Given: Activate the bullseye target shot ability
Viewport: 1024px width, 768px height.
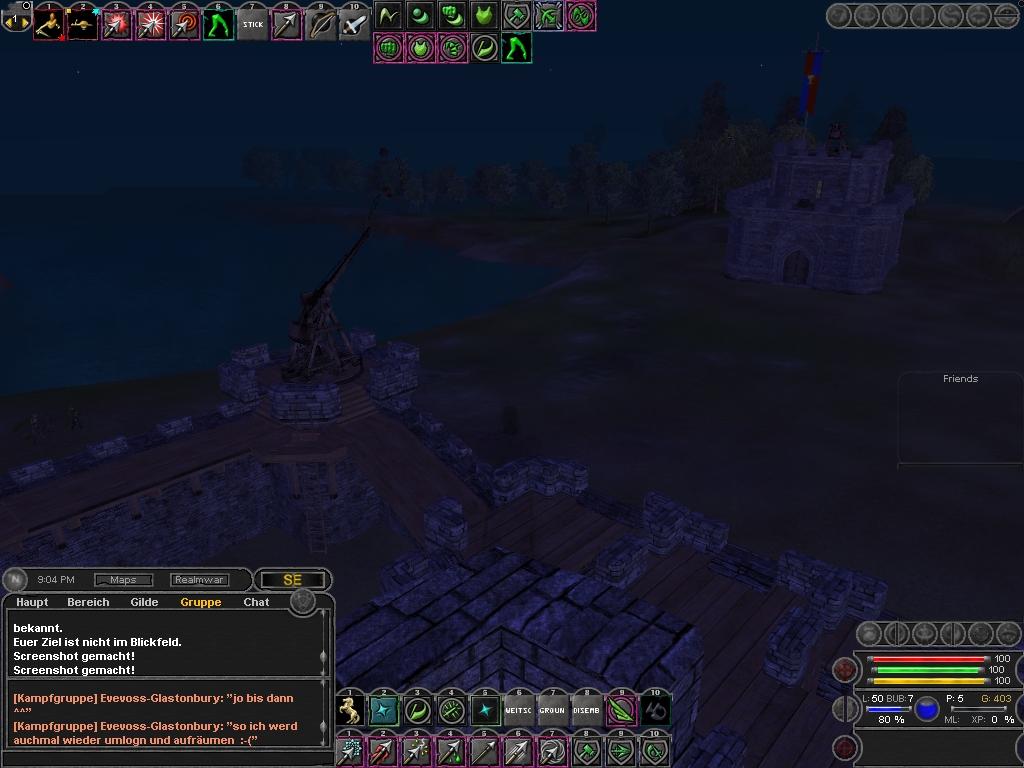Looking at the screenshot, I should (185, 24).
